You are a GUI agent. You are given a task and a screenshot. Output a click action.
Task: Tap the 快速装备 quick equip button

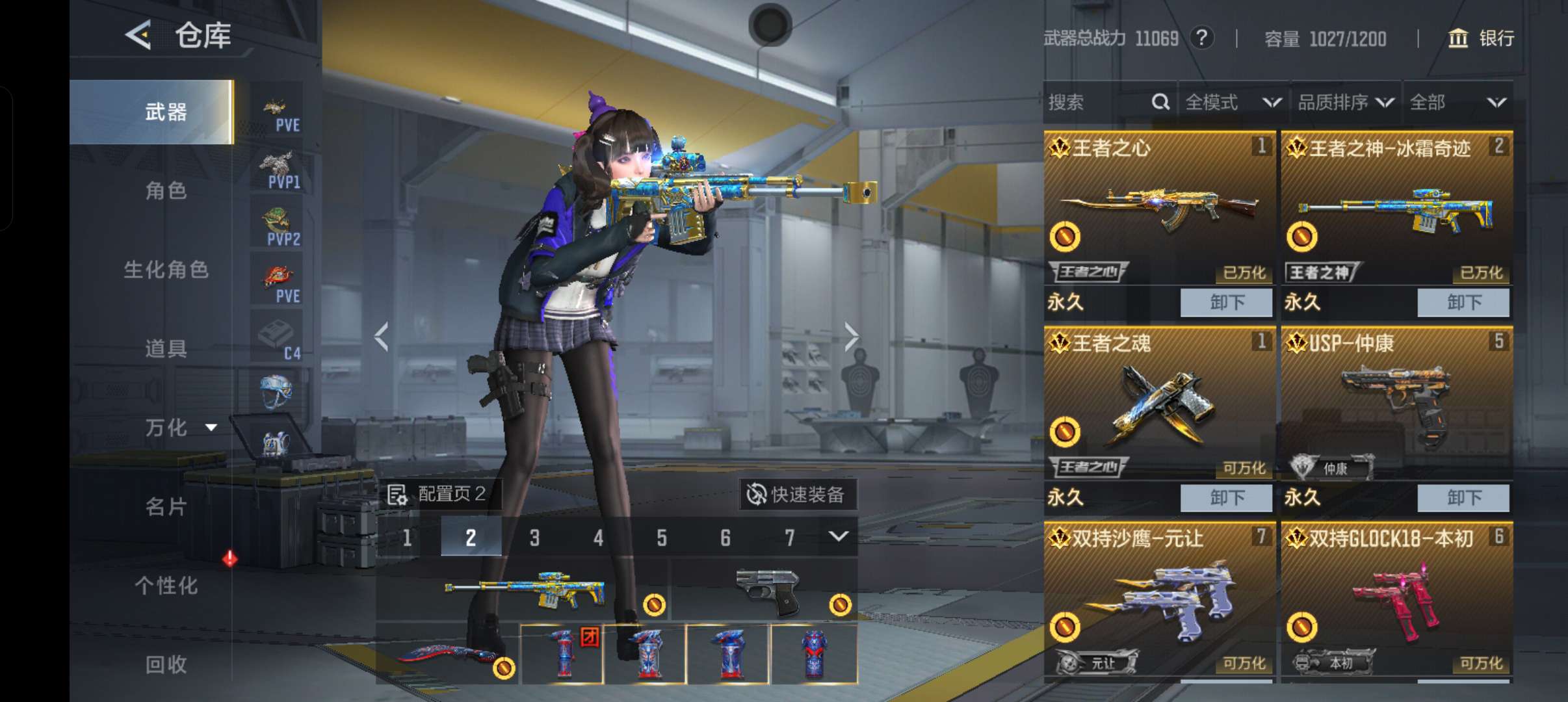pos(797,495)
